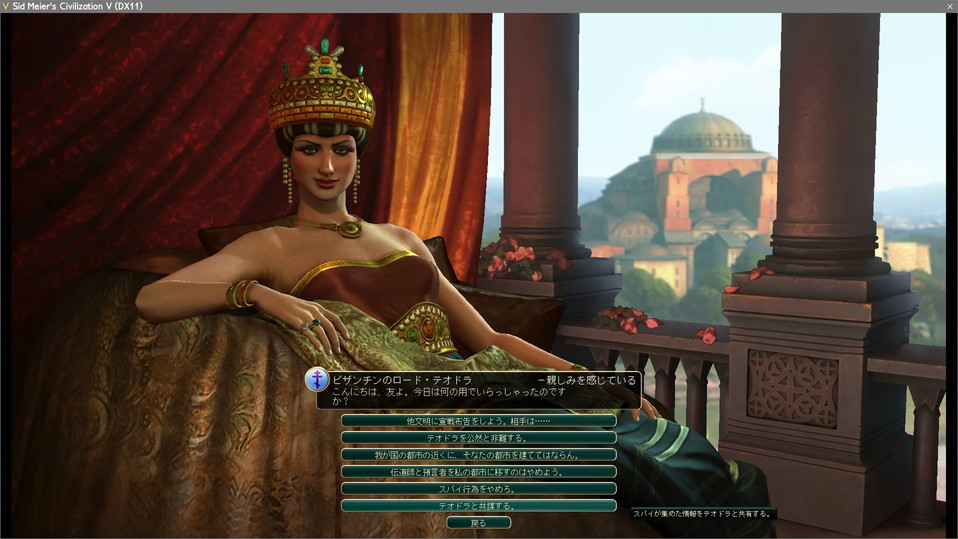958x539 pixels.
Task: Ask Theodora not to settle near our cities
Action: [x=478, y=455]
